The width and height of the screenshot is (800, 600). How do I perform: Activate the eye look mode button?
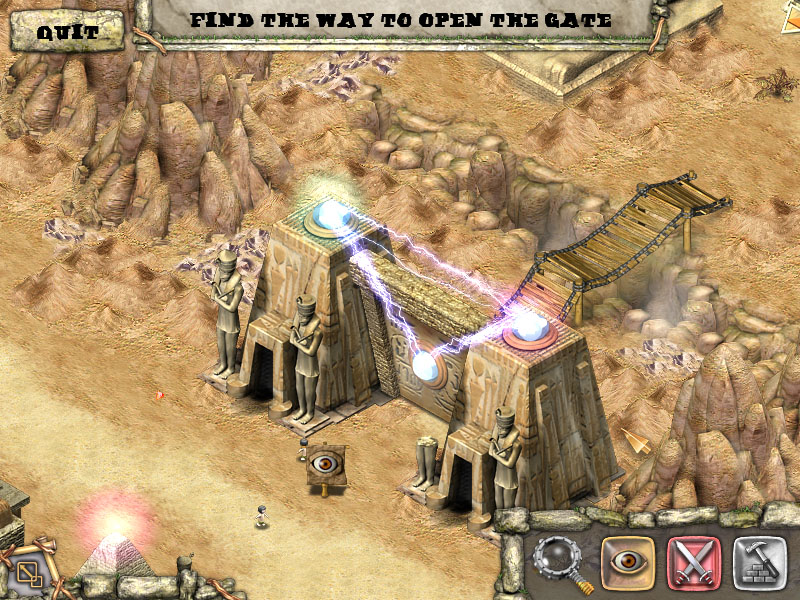click(628, 561)
